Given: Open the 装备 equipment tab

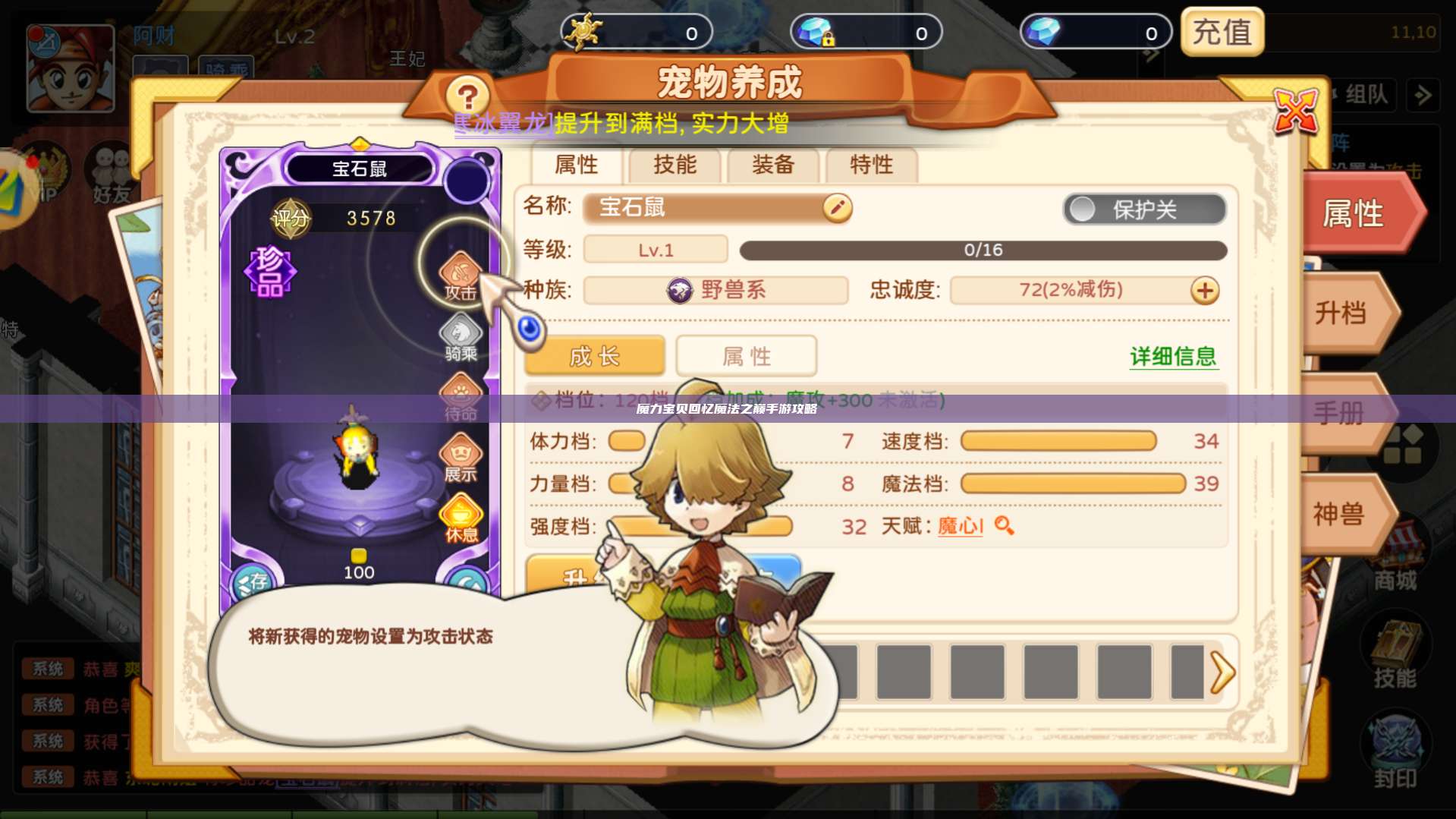Looking at the screenshot, I should (773, 165).
